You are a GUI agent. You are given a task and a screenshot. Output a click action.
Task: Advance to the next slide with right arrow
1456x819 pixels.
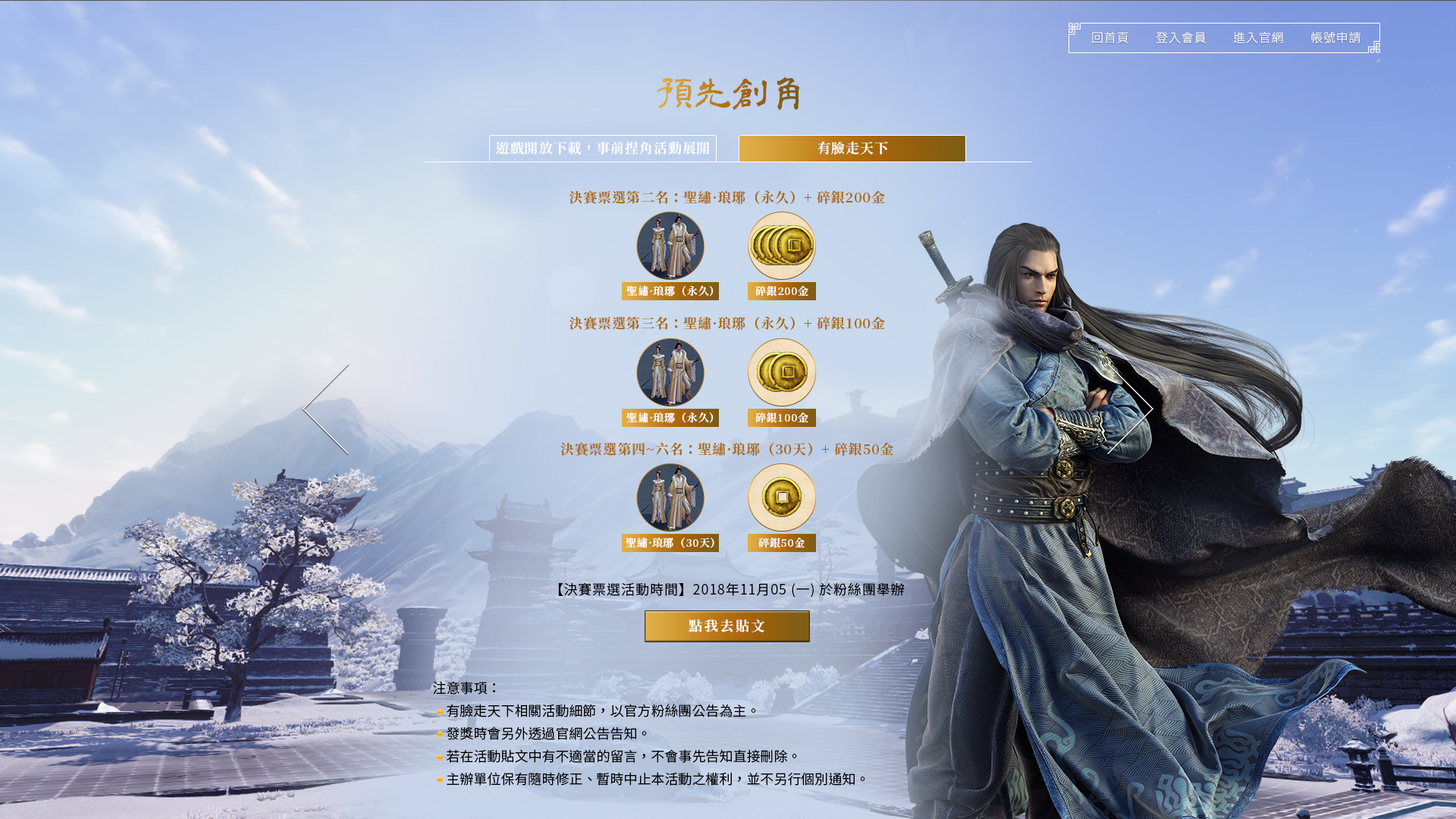click(x=1130, y=409)
